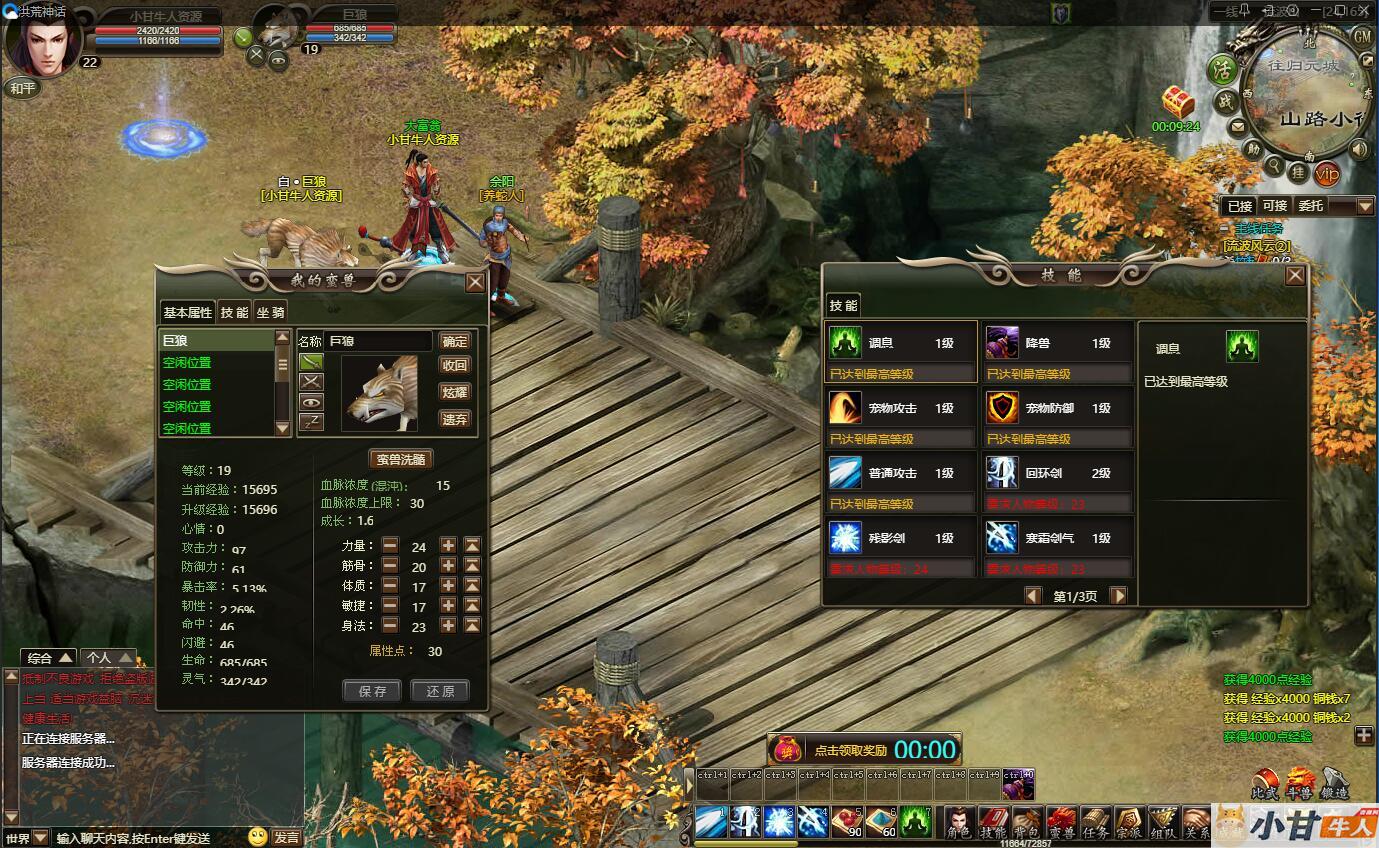Select the 寒霜剑气 skill entry

(x=1058, y=546)
